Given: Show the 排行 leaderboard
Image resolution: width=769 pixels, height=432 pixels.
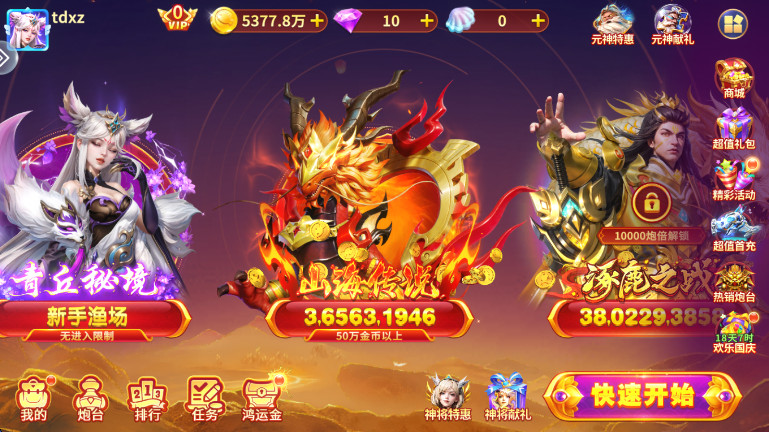Looking at the screenshot, I should 147,398.
